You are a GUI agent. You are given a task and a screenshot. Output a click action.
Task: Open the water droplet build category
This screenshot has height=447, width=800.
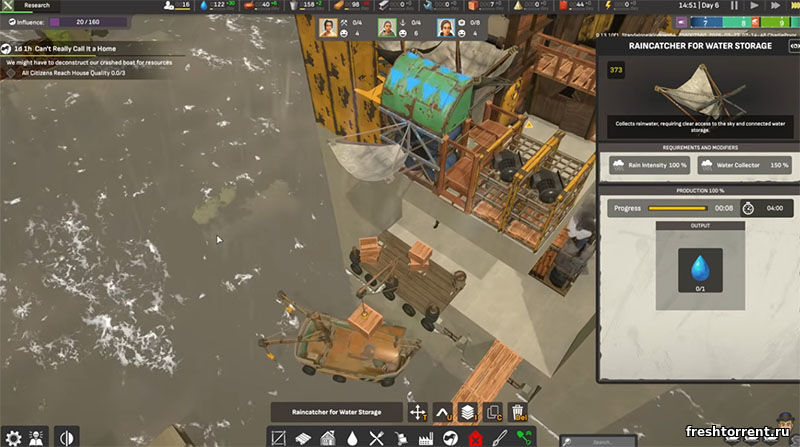pyautogui.click(x=353, y=437)
